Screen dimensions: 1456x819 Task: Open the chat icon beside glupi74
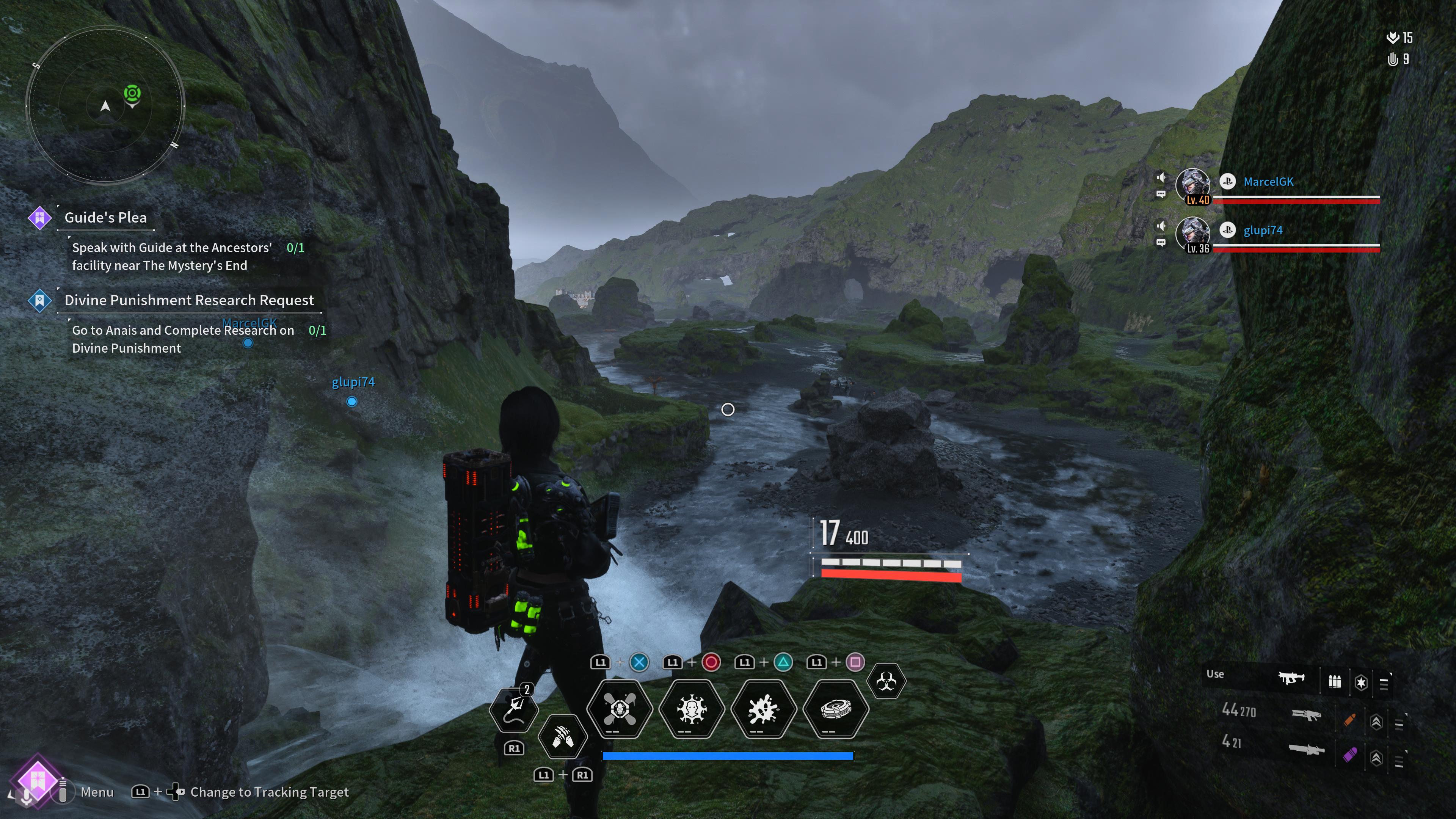(x=1161, y=243)
